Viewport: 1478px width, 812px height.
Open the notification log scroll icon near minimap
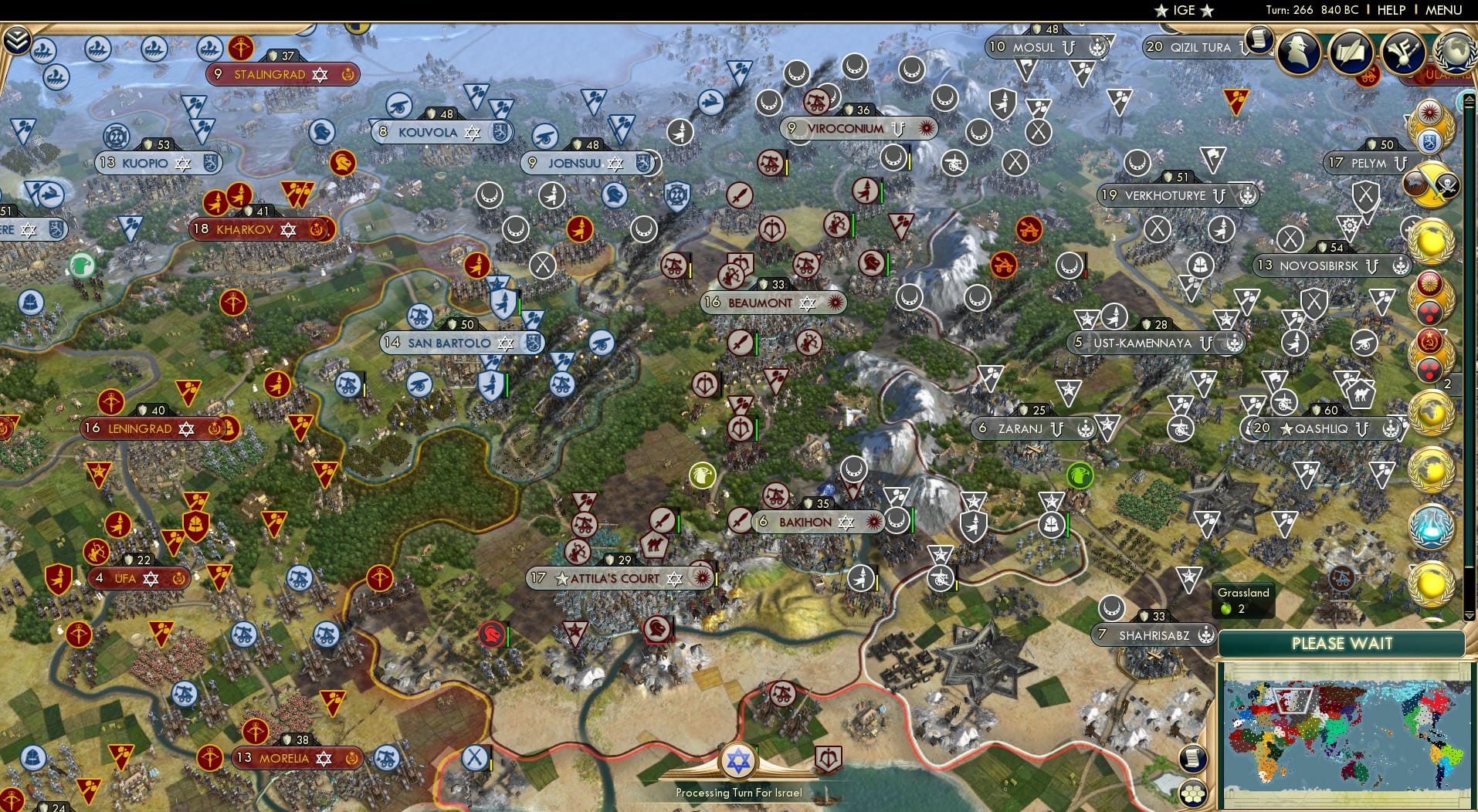1193,759
